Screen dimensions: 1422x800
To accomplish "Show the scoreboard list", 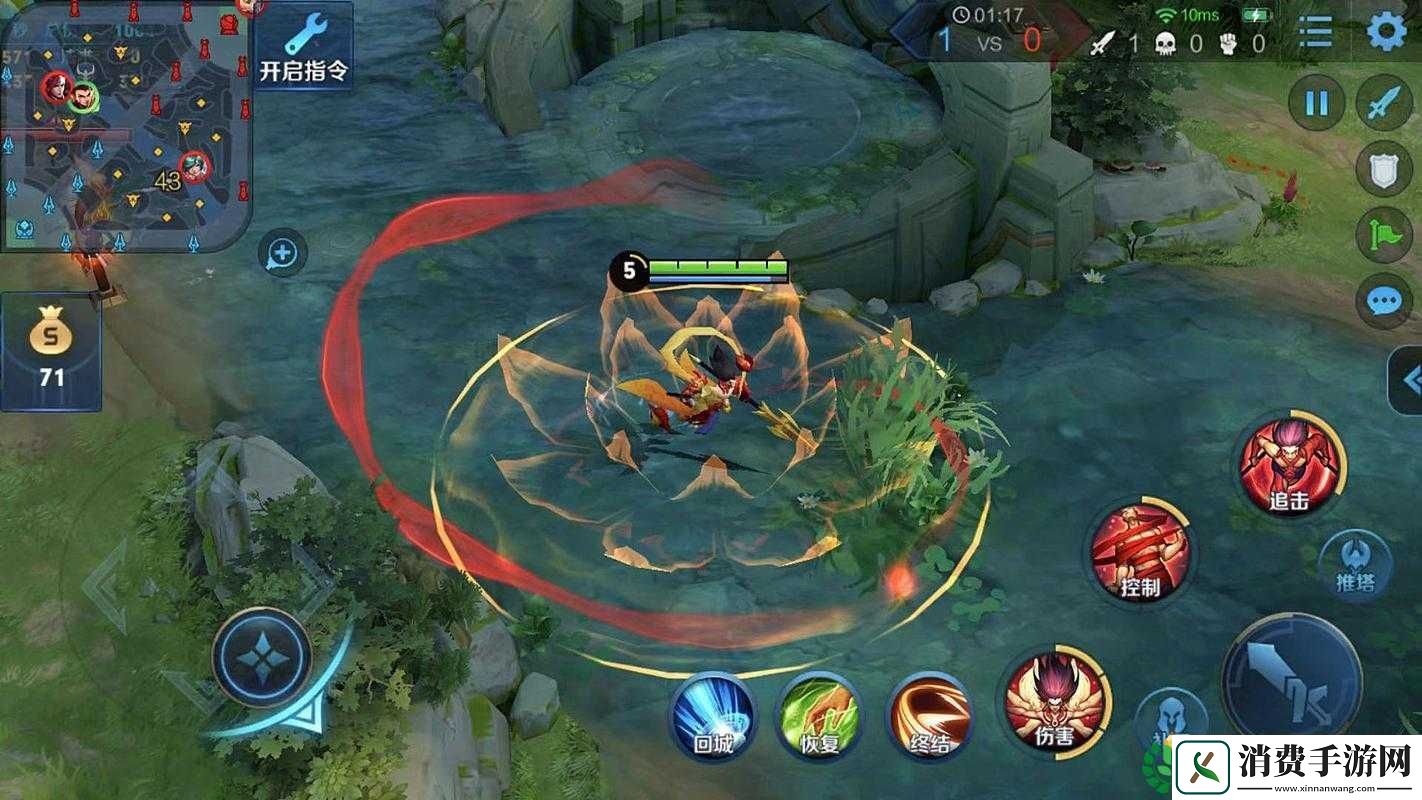I will click(1315, 33).
